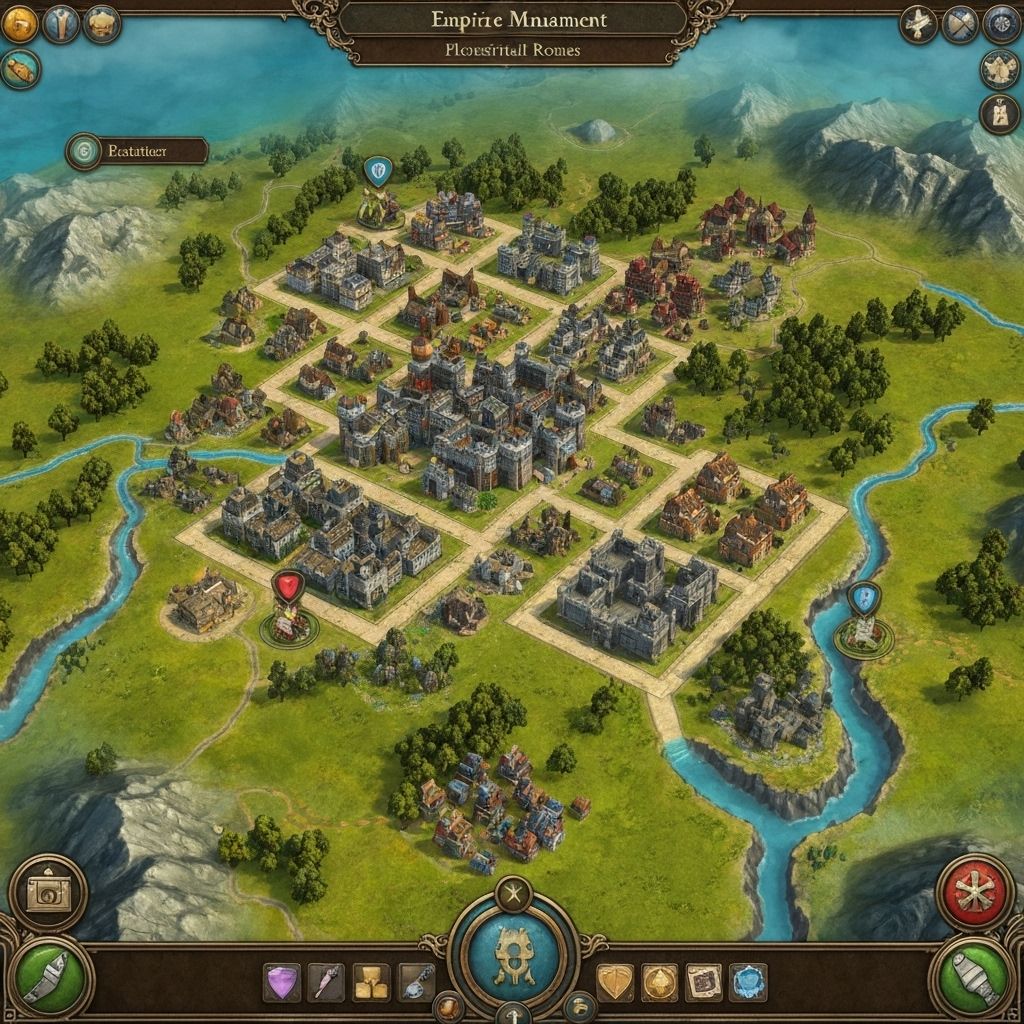Viewport: 1024px width, 1024px height.
Task: Choose the gold medallion toolbar slot
Action: click(660, 982)
